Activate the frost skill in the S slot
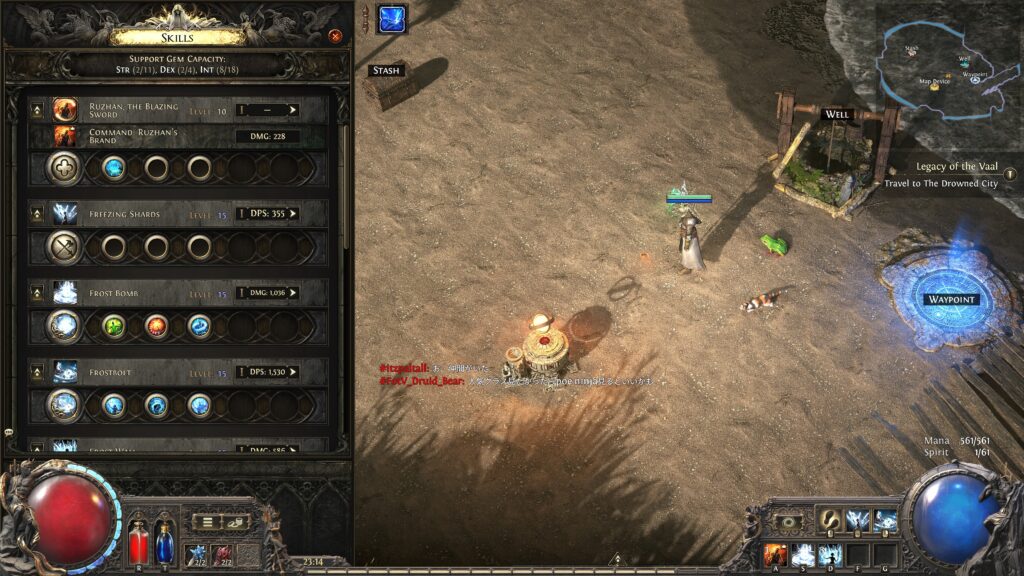Image resolution: width=1024 pixels, height=576 pixels. 802,554
